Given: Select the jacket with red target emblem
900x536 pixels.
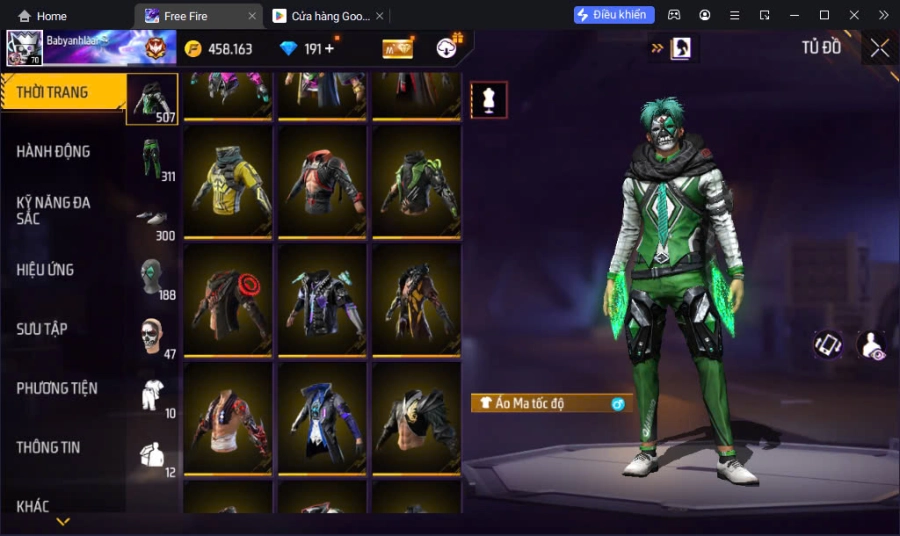Looking at the screenshot, I should [228, 299].
